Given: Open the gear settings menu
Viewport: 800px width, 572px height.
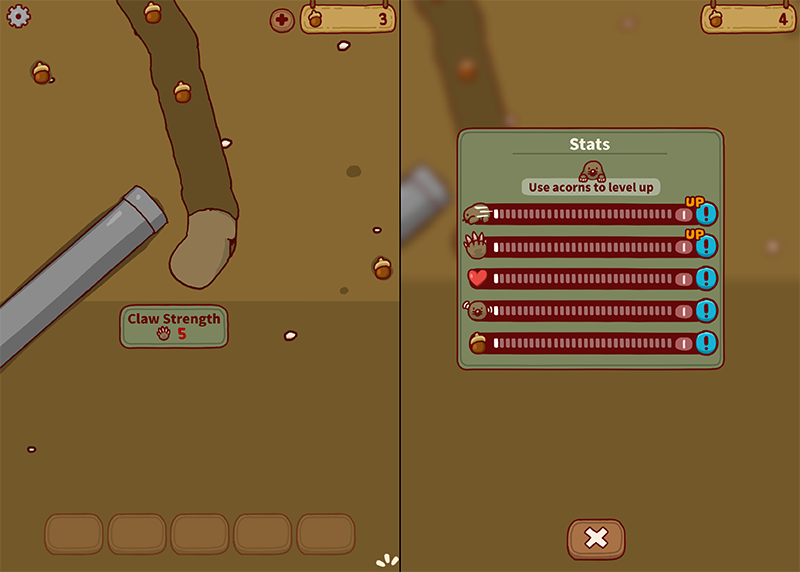Looking at the screenshot, I should point(19,16).
